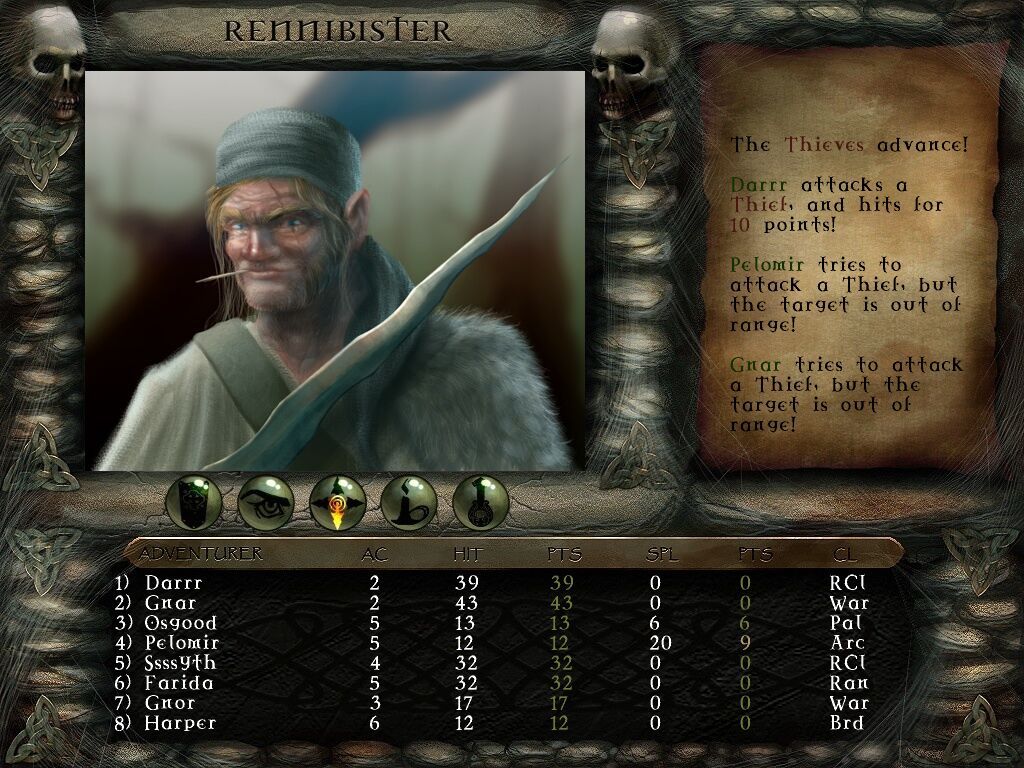This screenshot has height=768, width=1024.
Task: Choose Farida from the adventurer list
Action: pos(178,683)
